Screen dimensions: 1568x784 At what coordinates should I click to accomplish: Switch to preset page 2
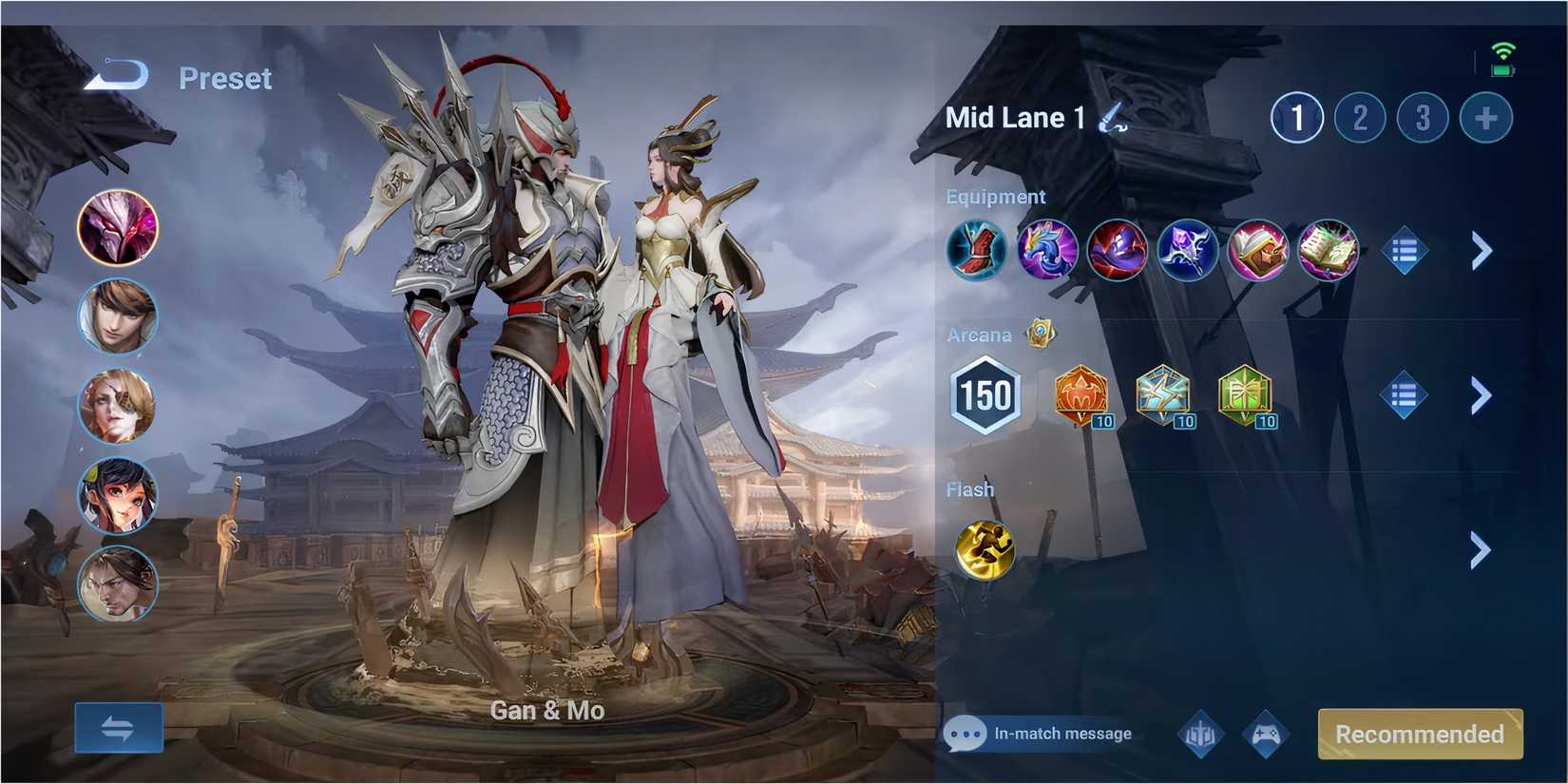(x=1359, y=117)
